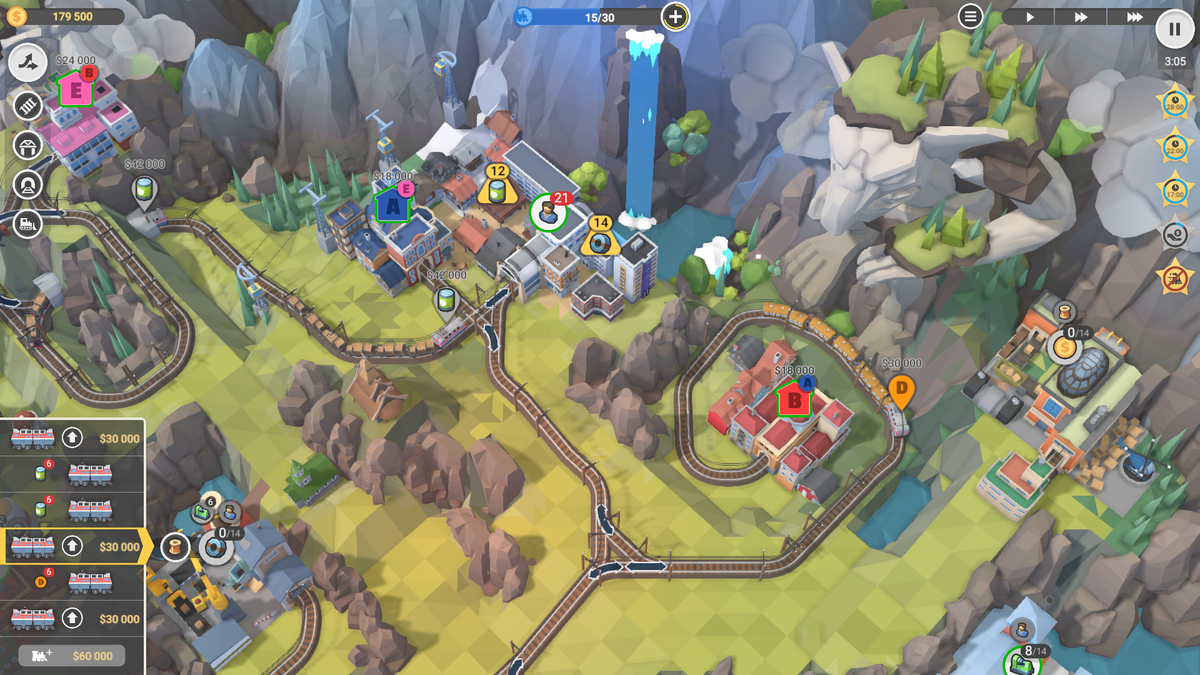Select the train row with orange D cargo
Viewport: 1200px width, 675px height.
click(72, 583)
